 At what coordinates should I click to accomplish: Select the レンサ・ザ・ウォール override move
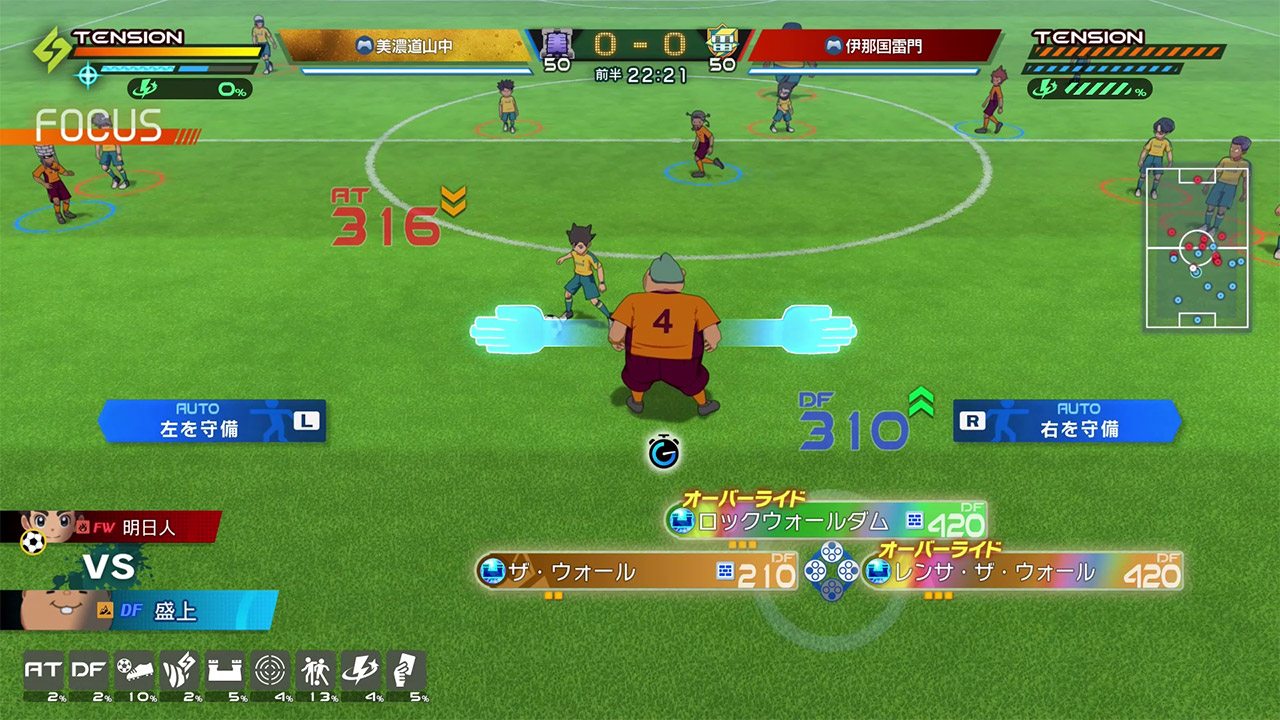(1021, 572)
